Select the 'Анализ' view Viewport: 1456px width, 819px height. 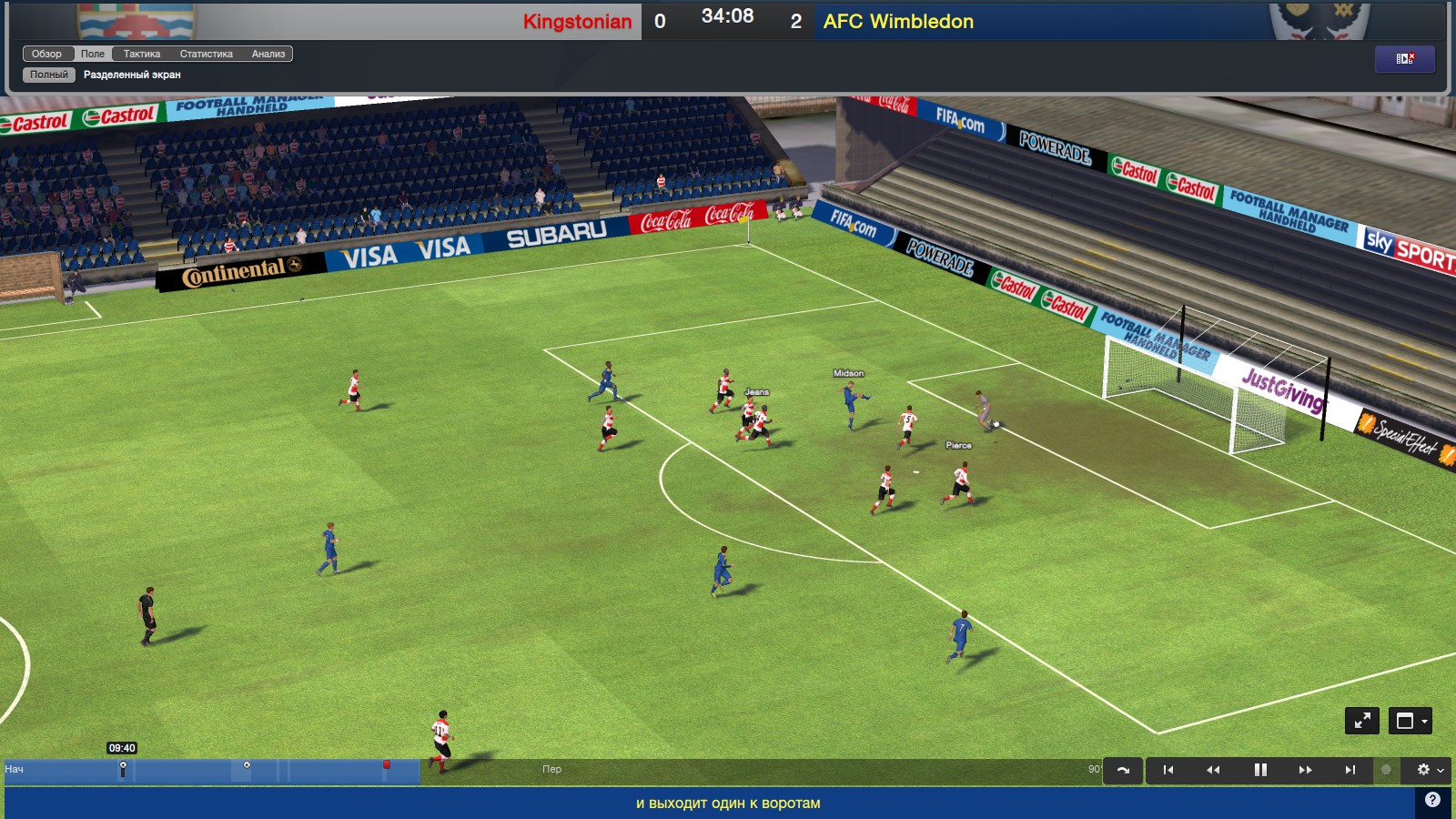(270, 54)
